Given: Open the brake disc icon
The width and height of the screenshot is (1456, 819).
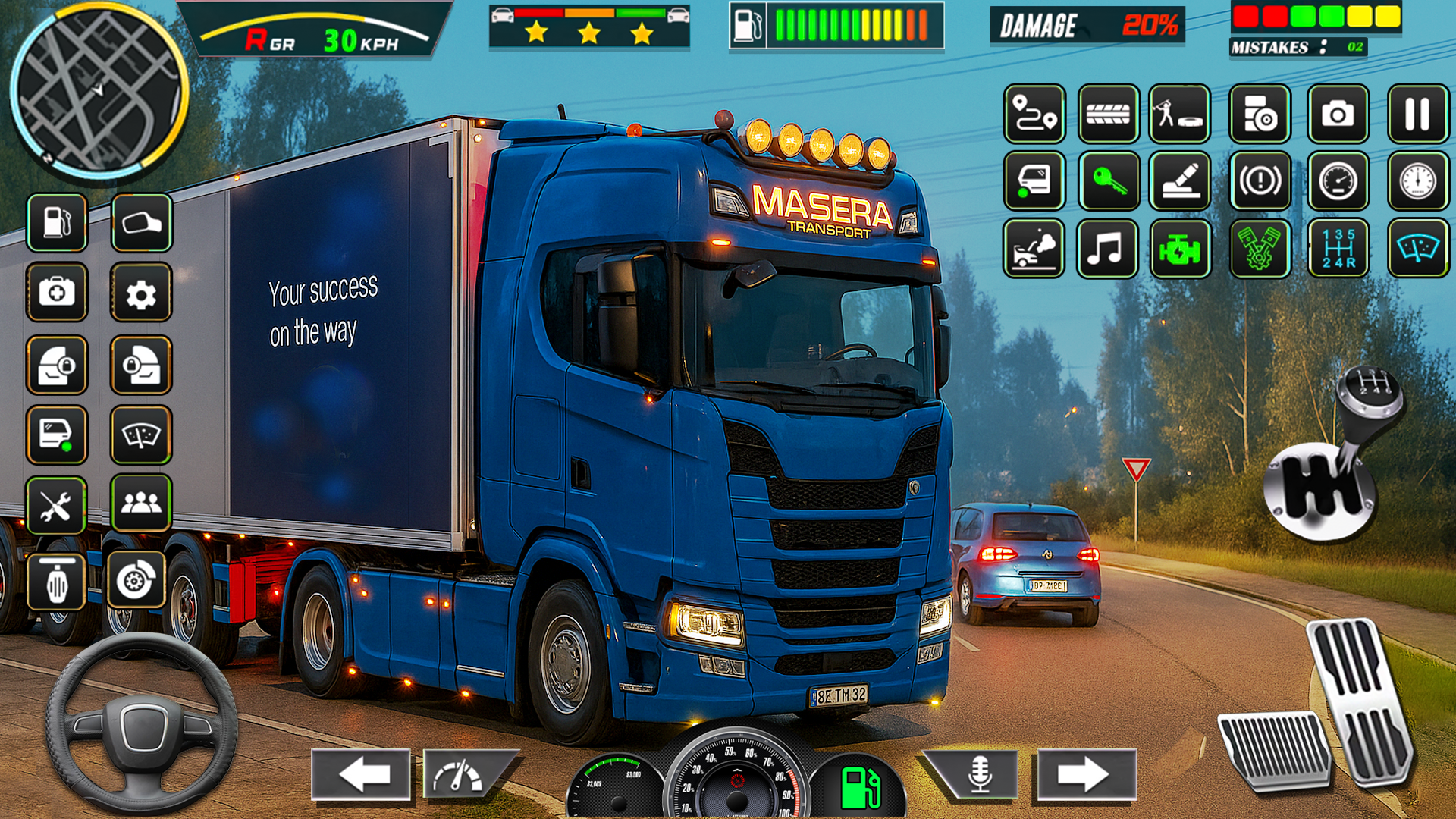Looking at the screenshot, I should coord(136,577).
